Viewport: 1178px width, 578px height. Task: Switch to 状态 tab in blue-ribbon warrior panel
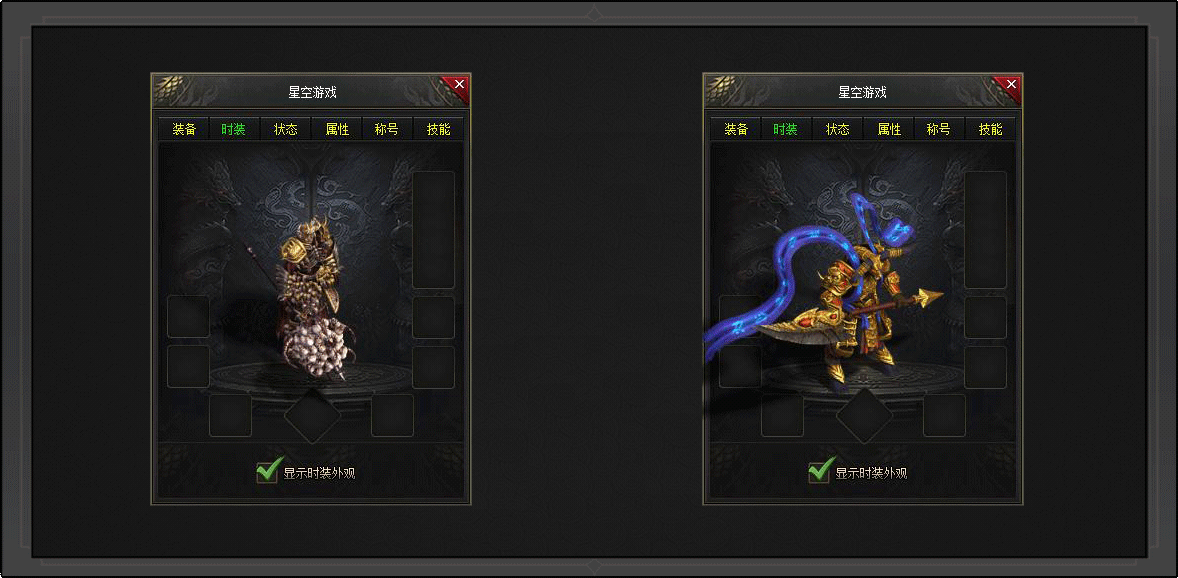coord(838,130)
